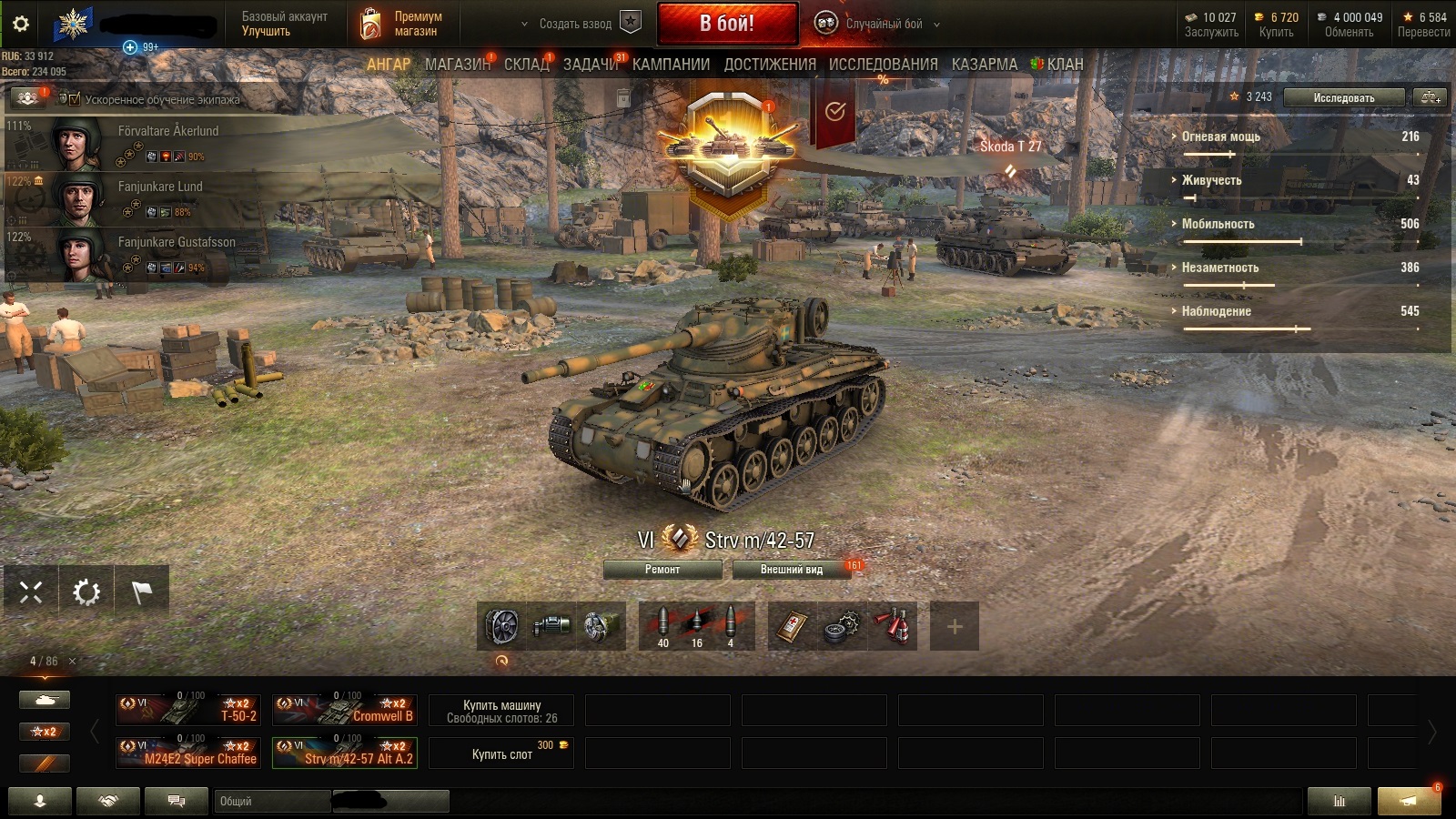
Task: Open the ЗАДАЧИ missions tab
Action: [591, 65]
